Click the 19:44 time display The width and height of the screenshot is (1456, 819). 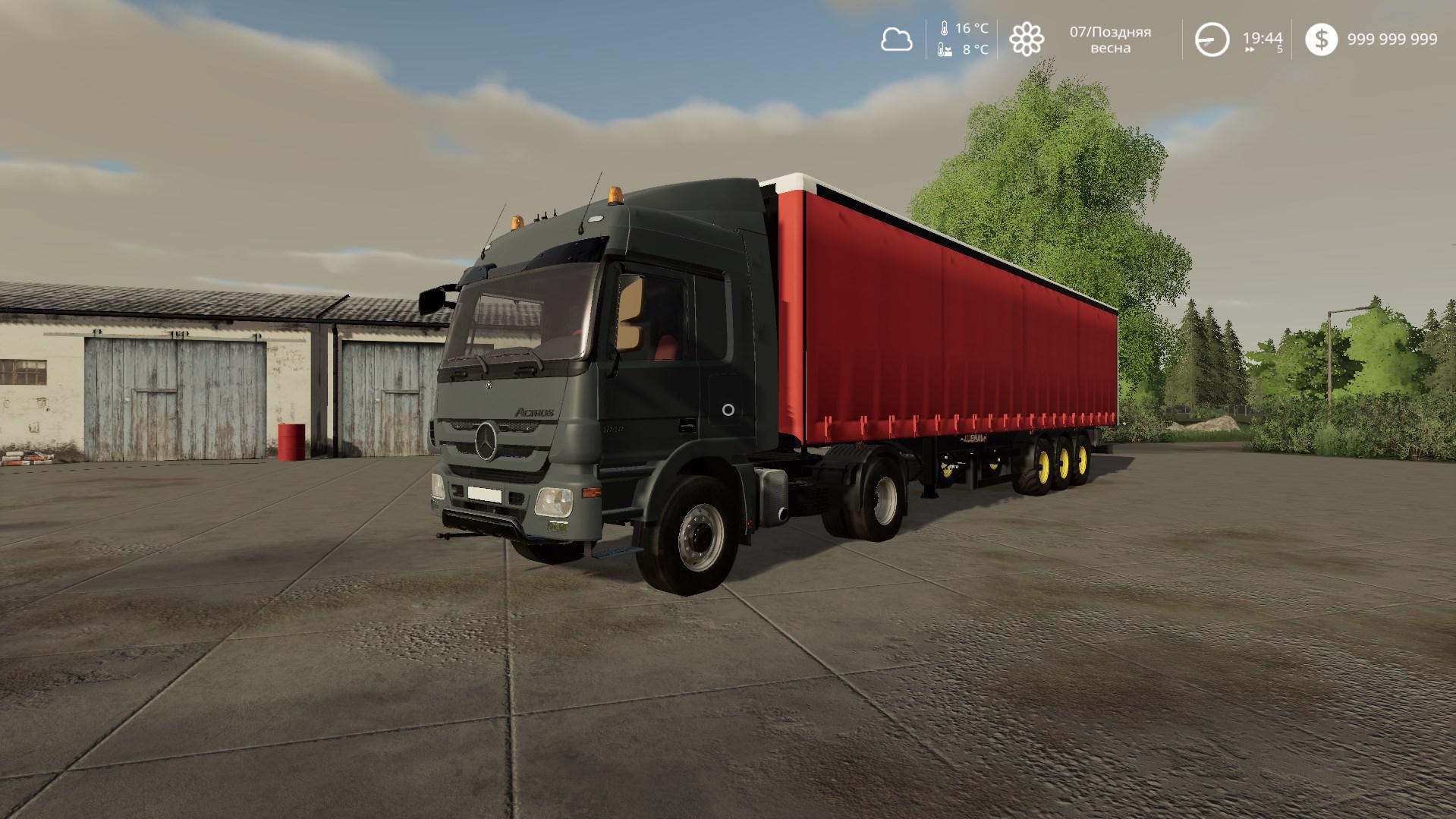click(x=1261, y=36)
